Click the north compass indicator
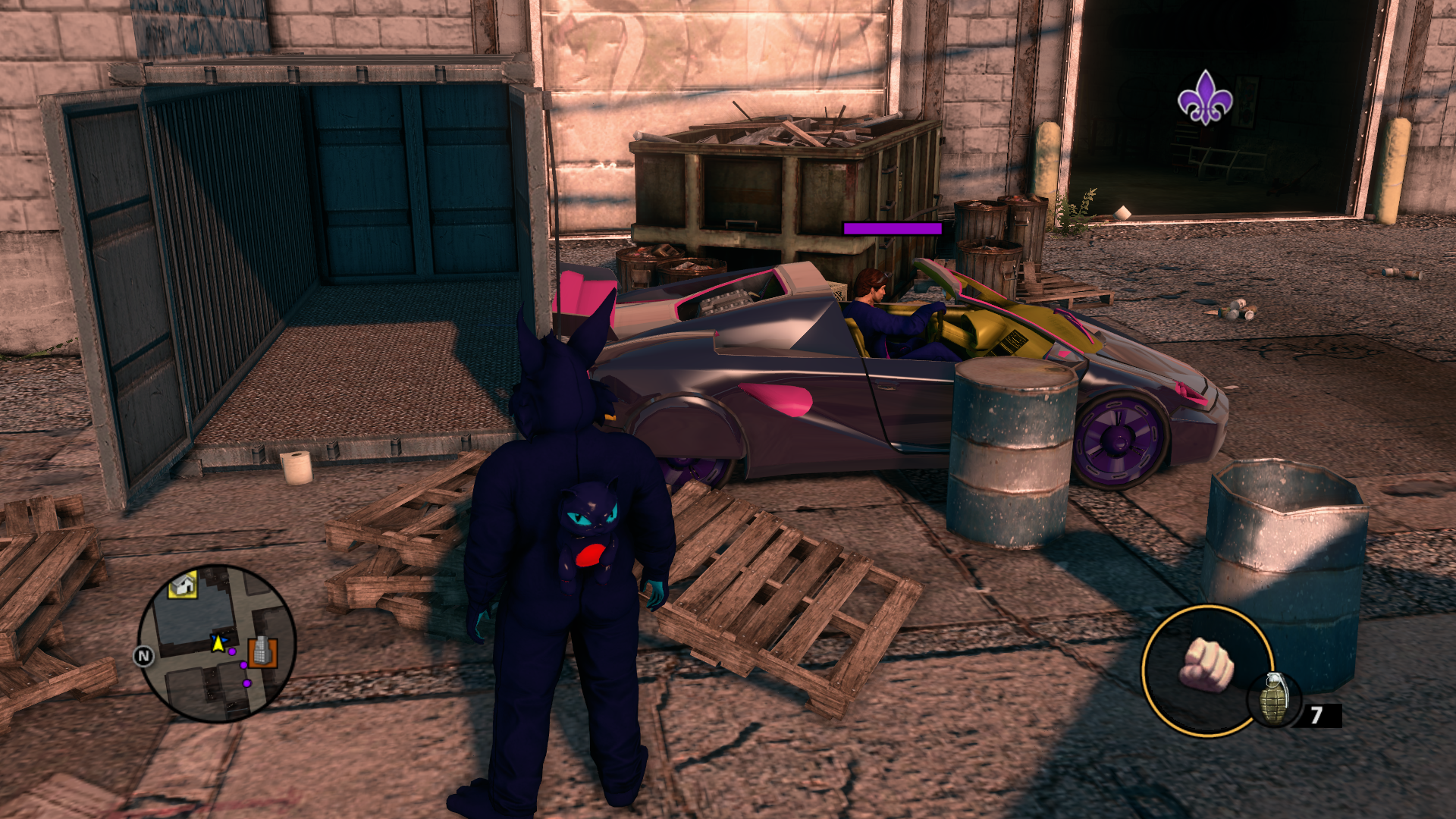The image size is (1456, 819). [x=143, y=656]
